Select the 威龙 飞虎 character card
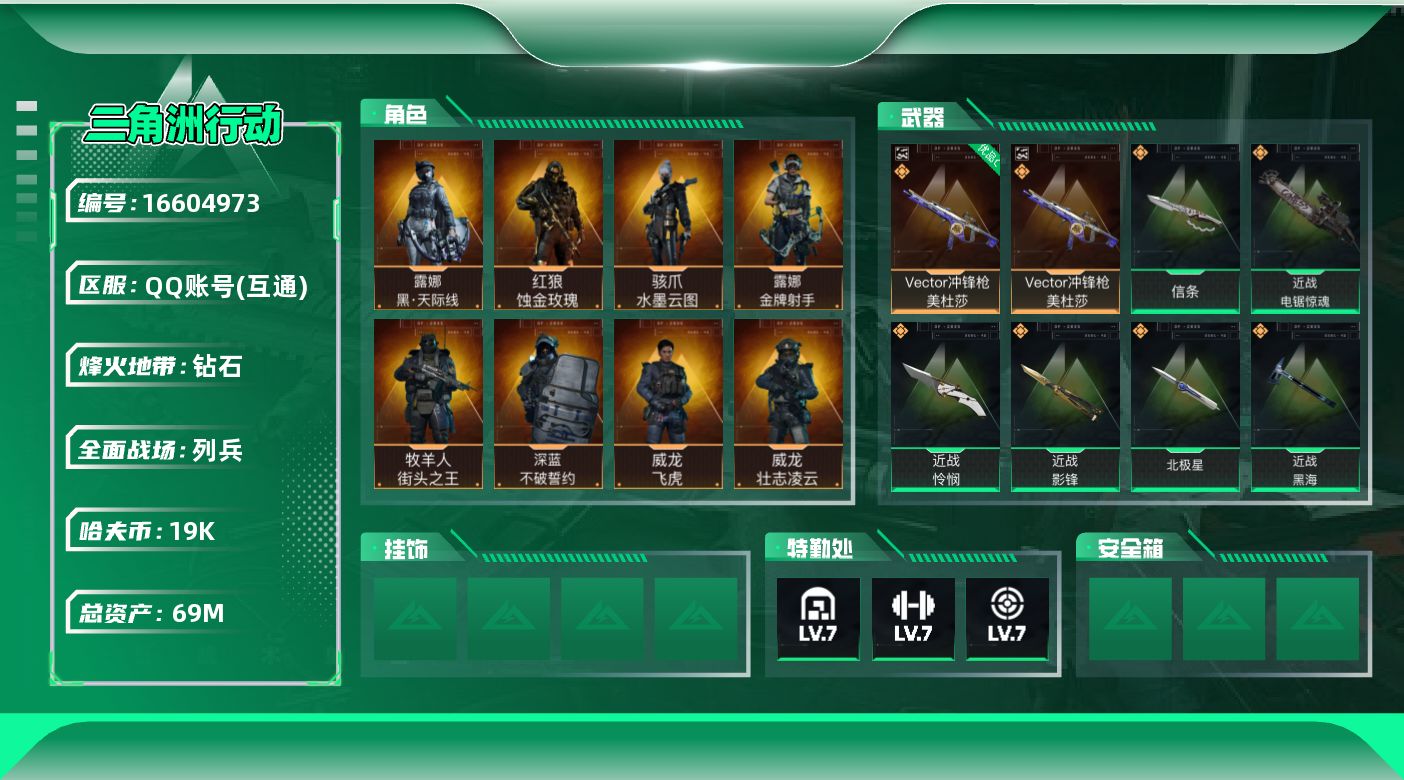Screen dimensions: 1404x780 click(668, 404)
